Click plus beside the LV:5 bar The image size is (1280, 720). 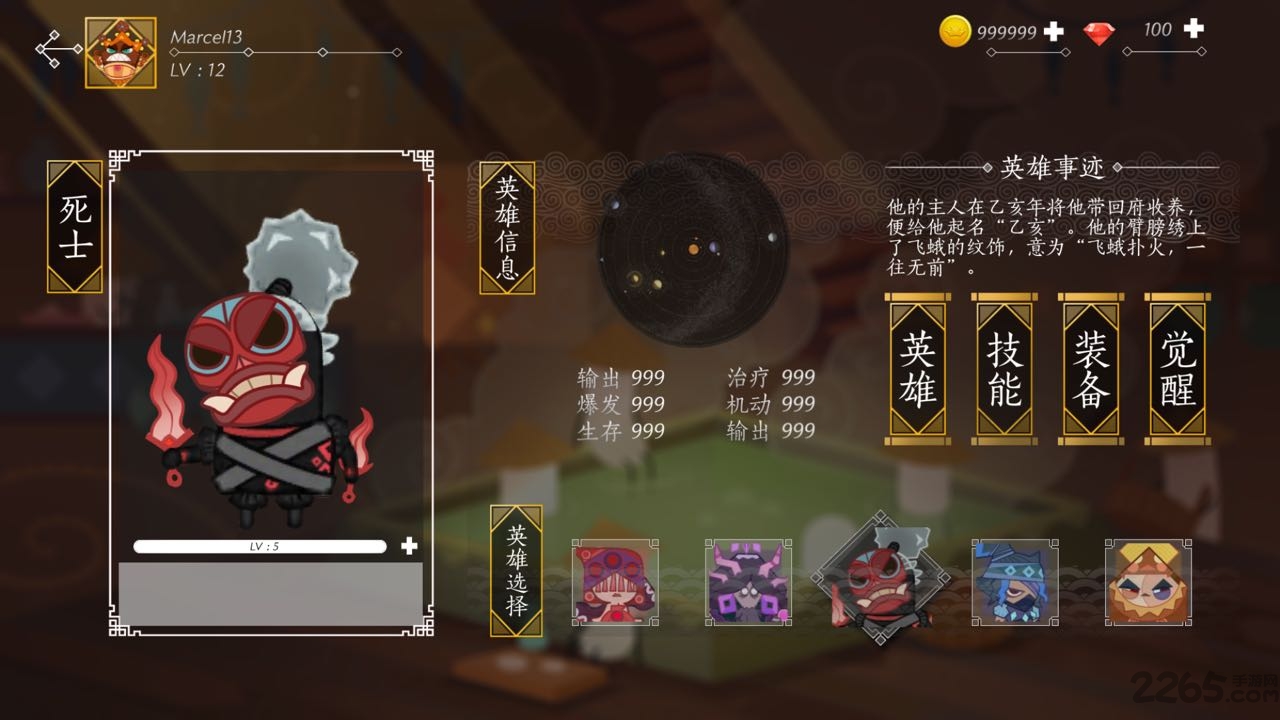408,546
